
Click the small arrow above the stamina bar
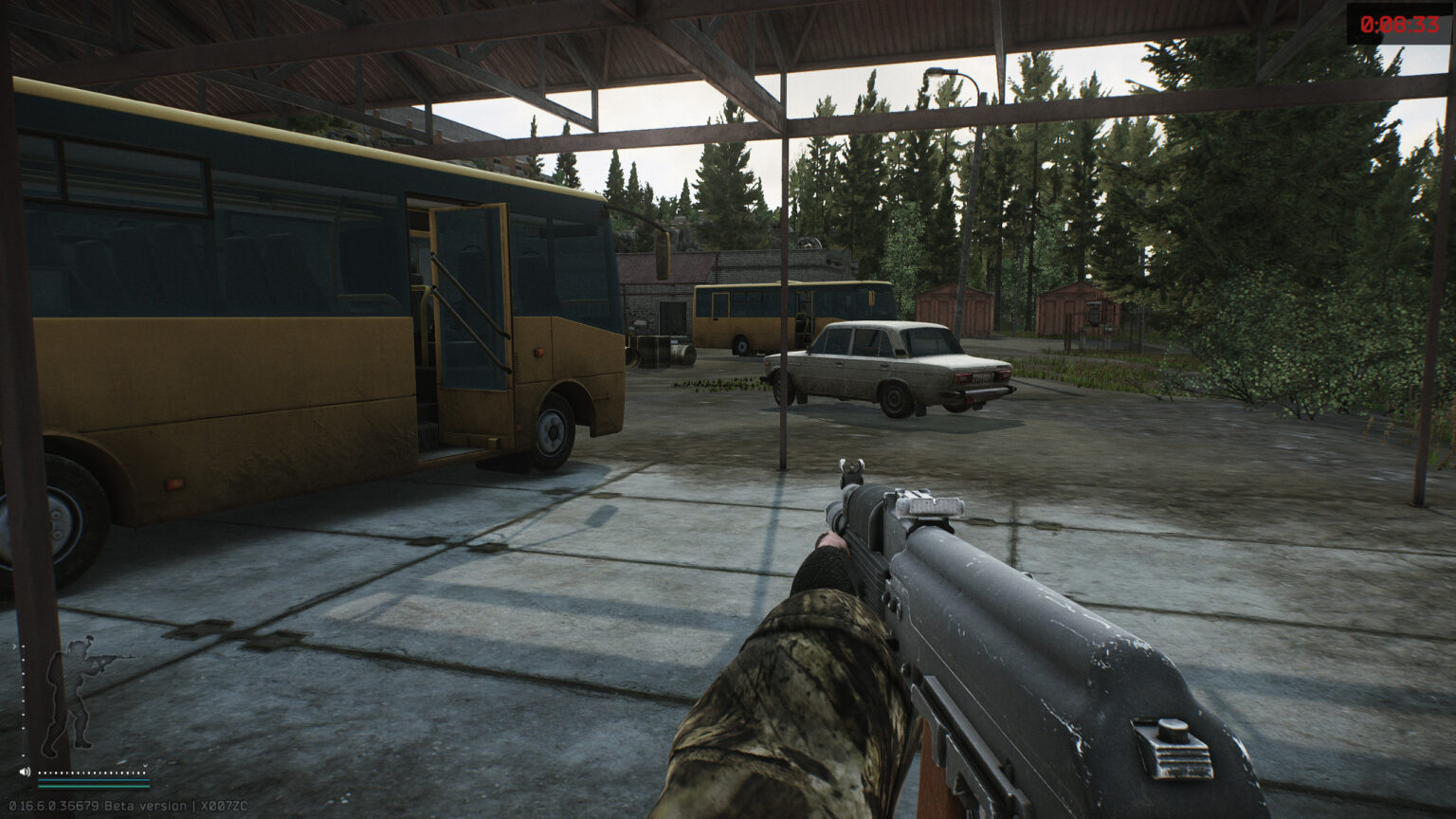click(x=145, y=765)
